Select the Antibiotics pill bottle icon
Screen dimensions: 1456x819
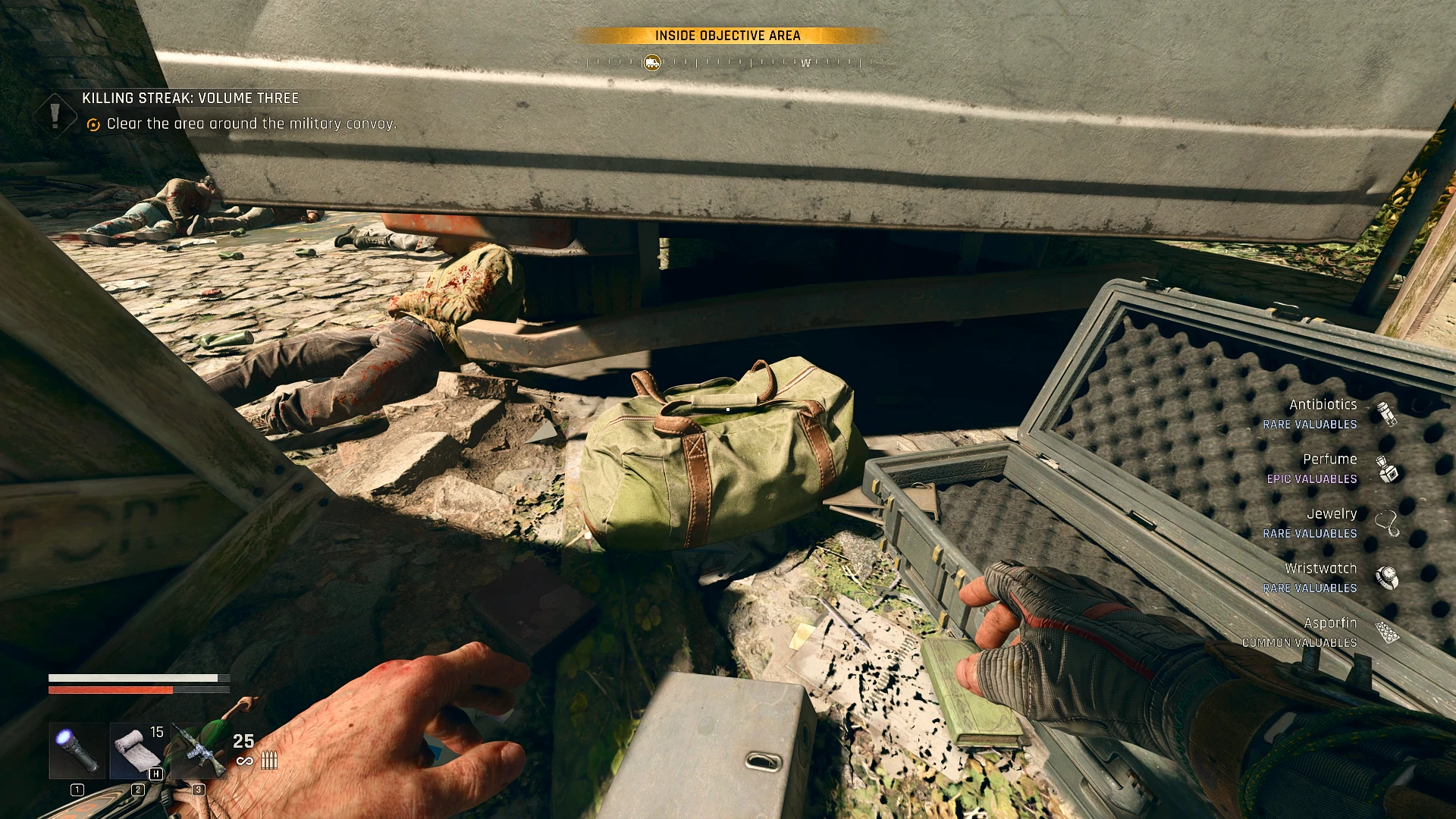pyautogui.click(x=1389, y=414)
